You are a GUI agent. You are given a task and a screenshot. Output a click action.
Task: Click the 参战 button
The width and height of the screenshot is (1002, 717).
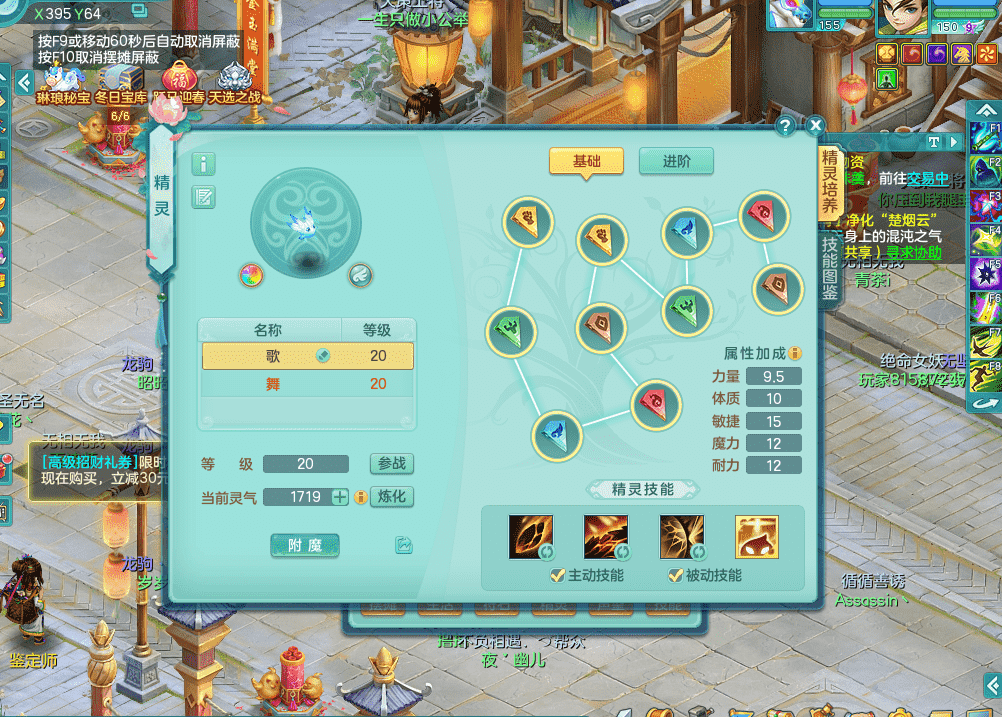pos(391,464)
